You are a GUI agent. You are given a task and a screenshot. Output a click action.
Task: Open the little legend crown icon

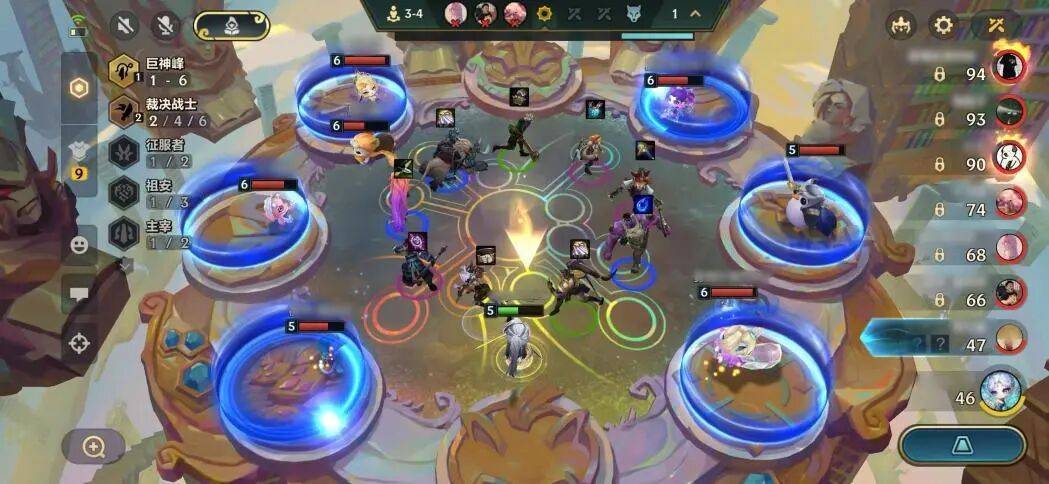(900, 26)
